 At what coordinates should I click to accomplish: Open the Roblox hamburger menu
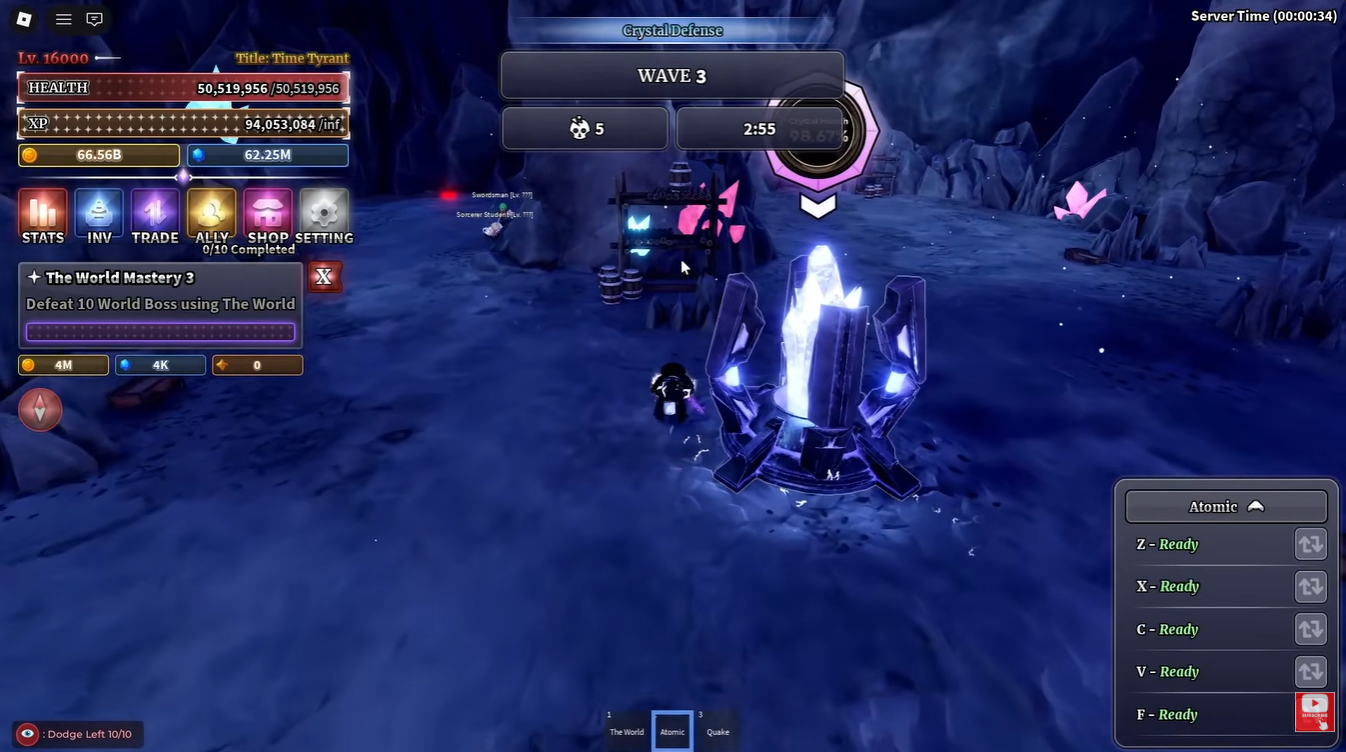coord(63,18)
